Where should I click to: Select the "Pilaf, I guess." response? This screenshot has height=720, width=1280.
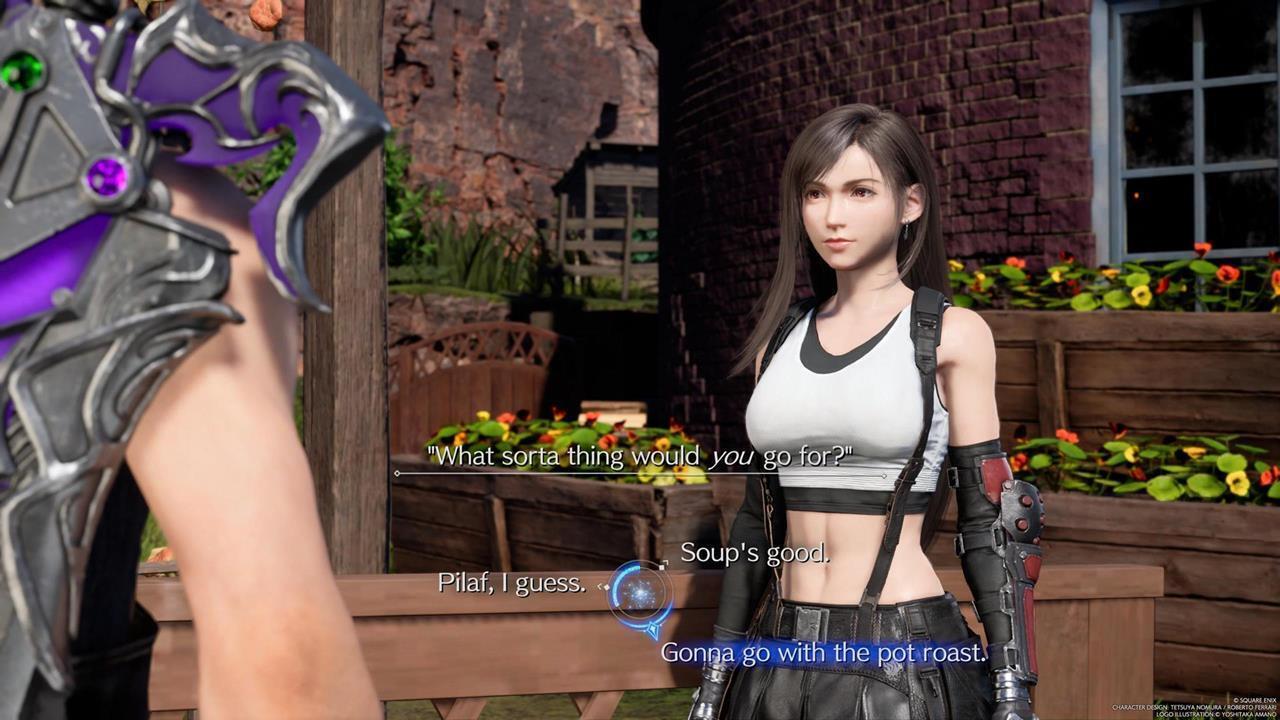(x=512, y=583)
